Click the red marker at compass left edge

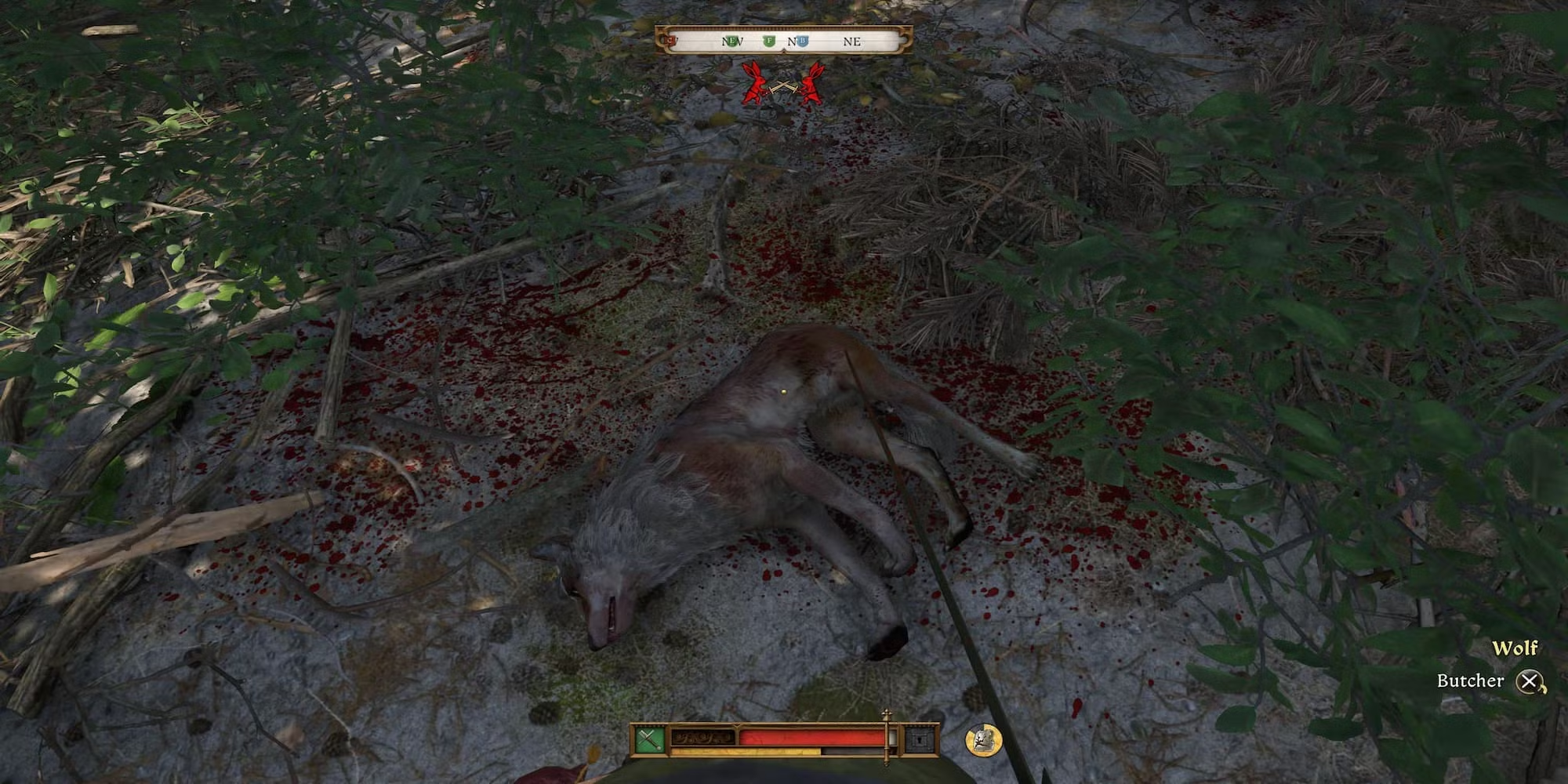pos(671,39)
